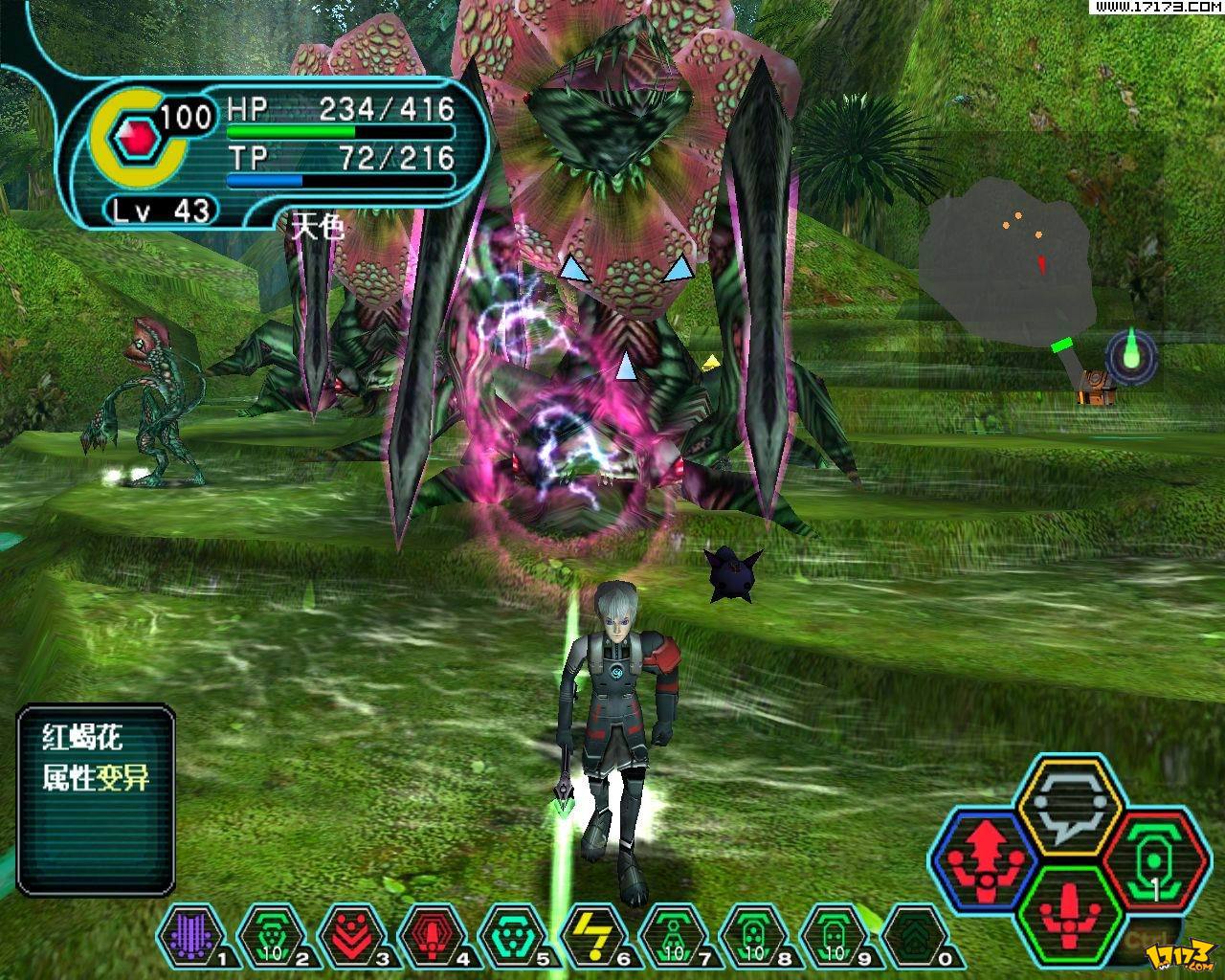Click the round green-flame compass icon beside the minimap
Viewport: 1225px width, 980px height.
(x=1131, y=356)
